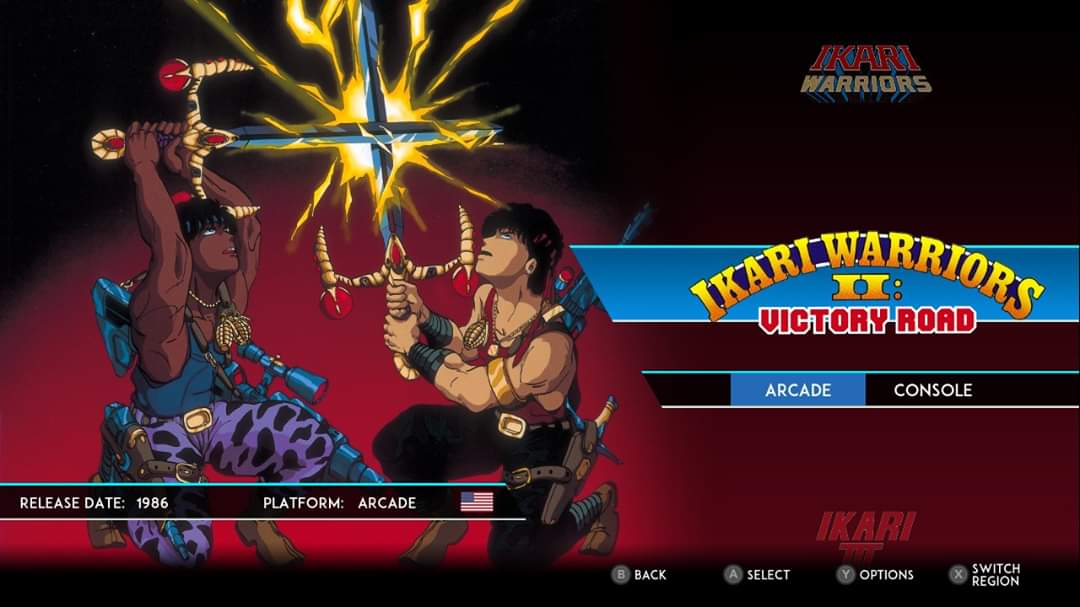1080x607 pixels.
Task: Choose the Ikari Warriors II: Victory Road banner
Action: pyautogui.click(x=866, y=291)
